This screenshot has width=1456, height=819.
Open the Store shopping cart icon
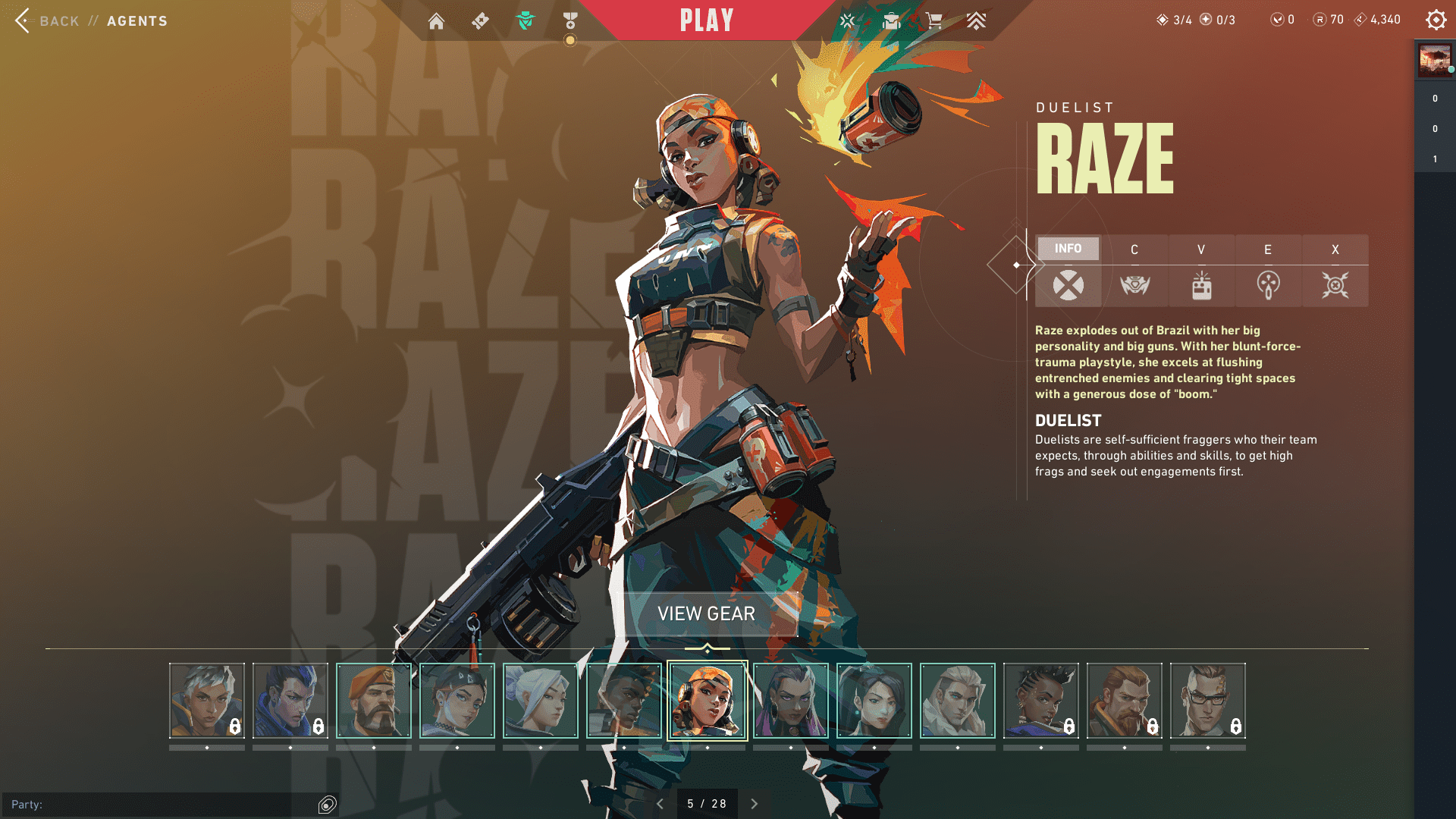[x=934, y=20]
